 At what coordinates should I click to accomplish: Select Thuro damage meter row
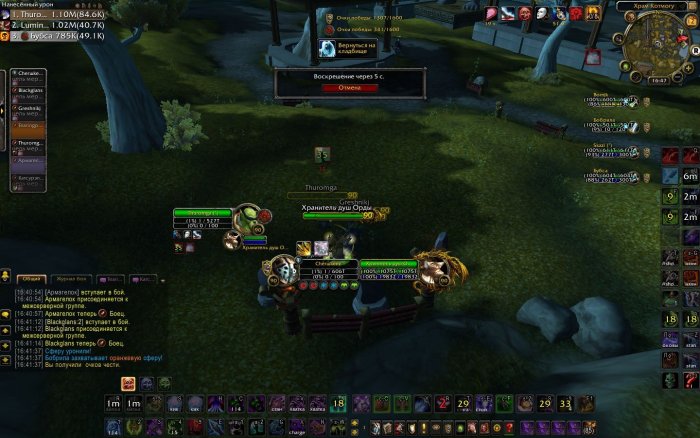[57, 15]
